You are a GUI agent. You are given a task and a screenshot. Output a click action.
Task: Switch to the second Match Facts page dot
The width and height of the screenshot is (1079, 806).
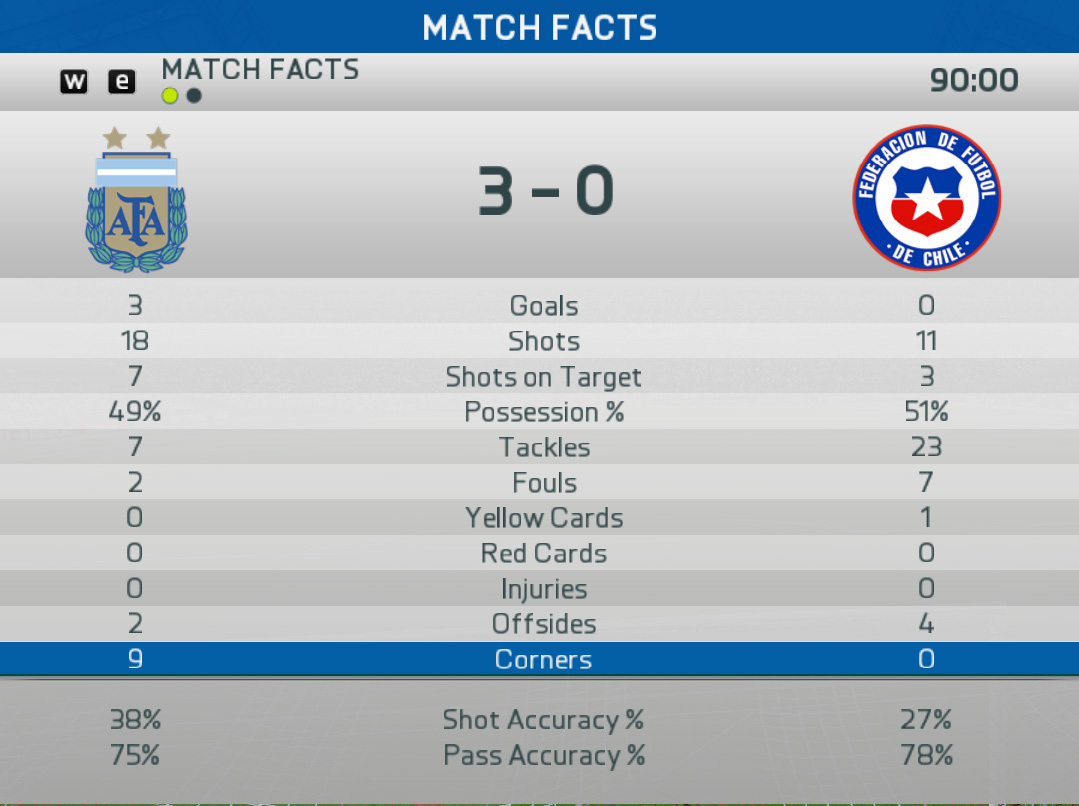point(194,96)
